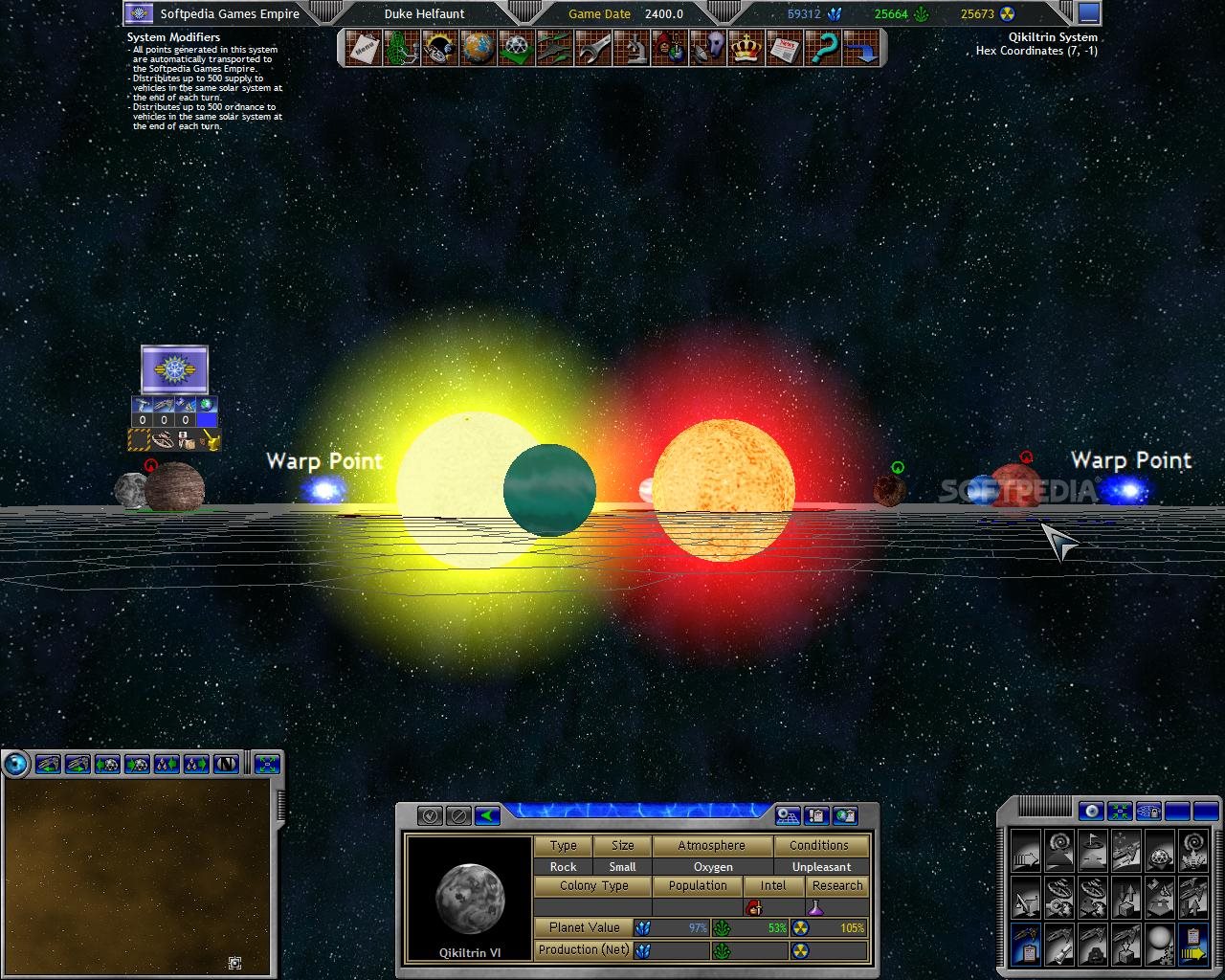Click the question mark help icon

coord(824,48)
